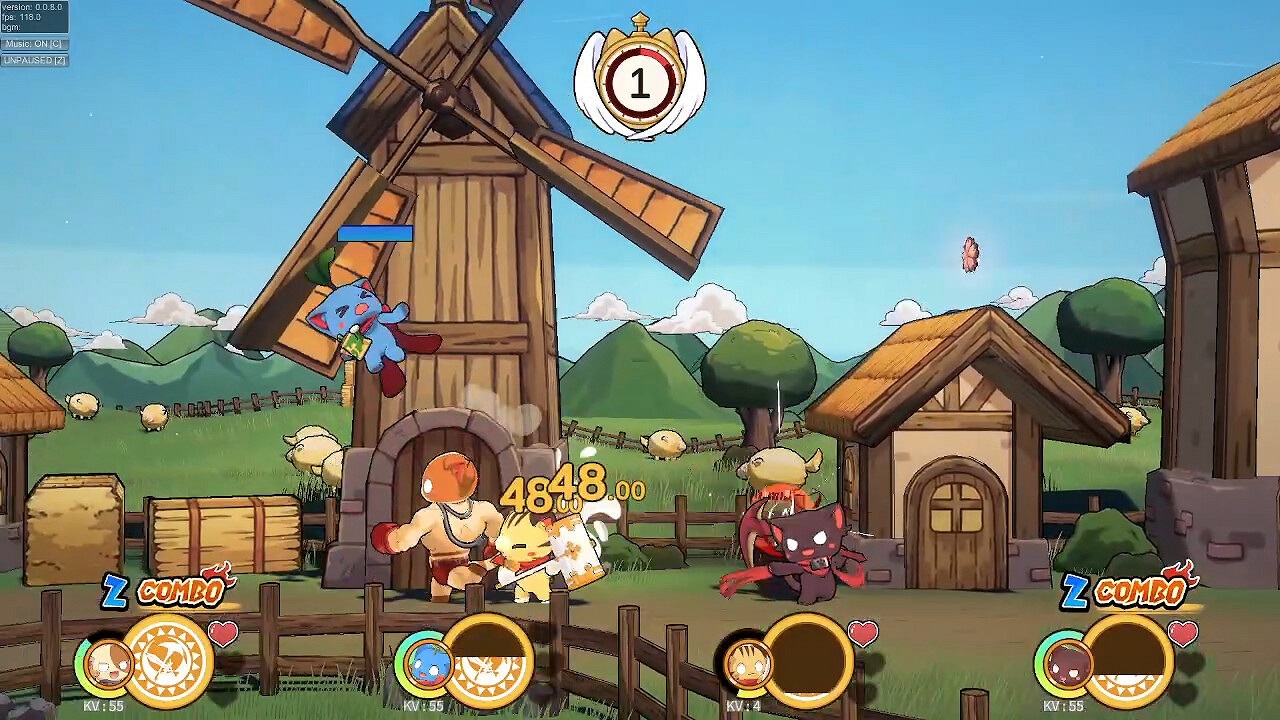Viewport: 1280px width, 720px height.
Task: Select the striped kitten portrait with KV 4
Action: tap(746, 665)
